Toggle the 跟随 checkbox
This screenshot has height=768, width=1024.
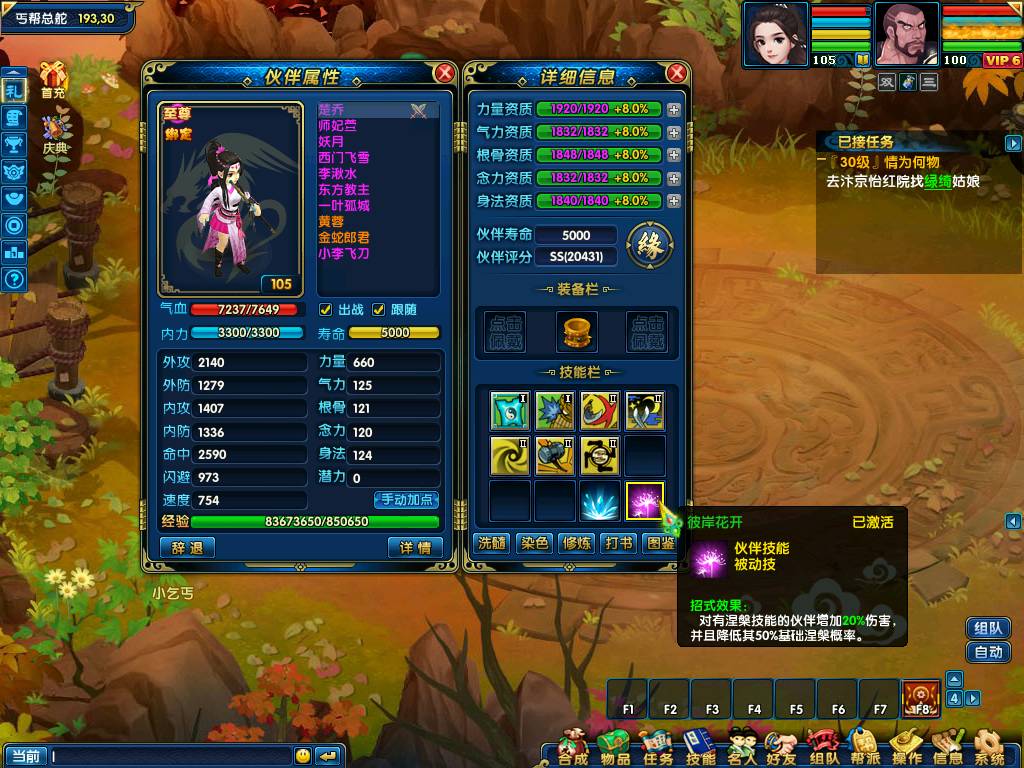pos(379,310)
